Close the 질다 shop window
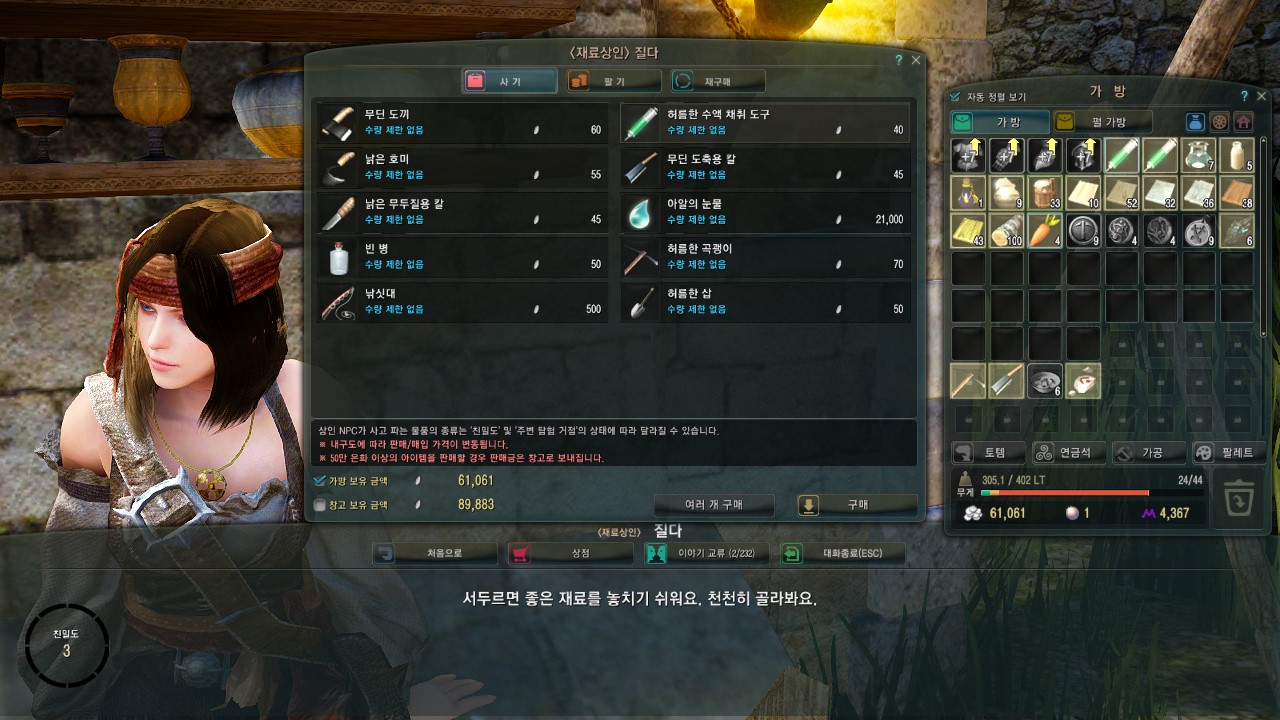Image resolution: width=1280 pixels, height=720 pixels. 916,60
